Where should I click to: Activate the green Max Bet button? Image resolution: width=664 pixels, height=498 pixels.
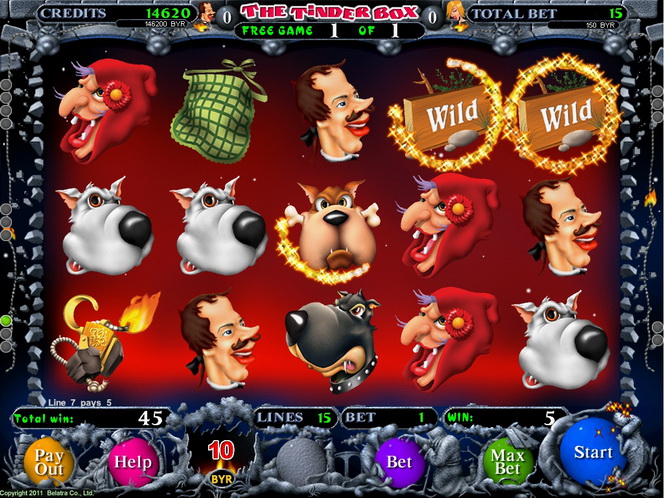coord(508,462)
